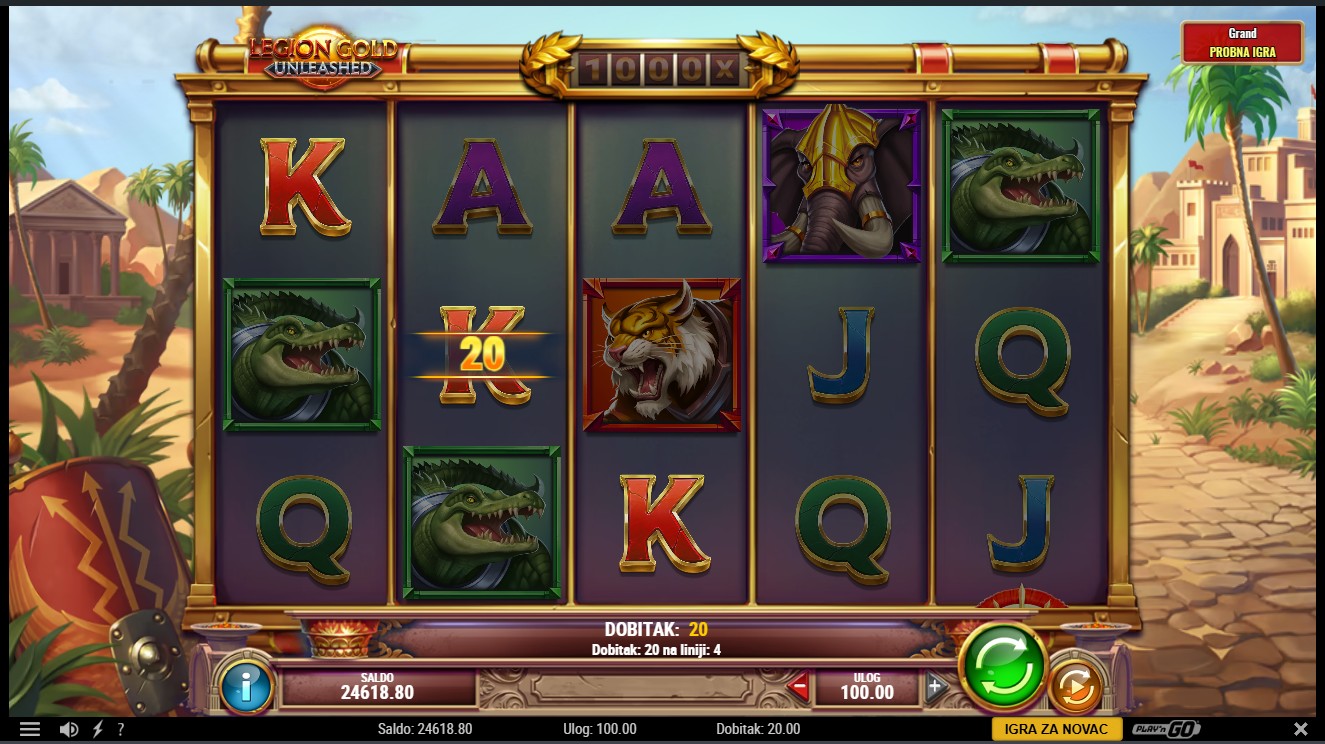1325x744 pixels.
Task: Spin the reels with the green button
Action: [1002, 667]
